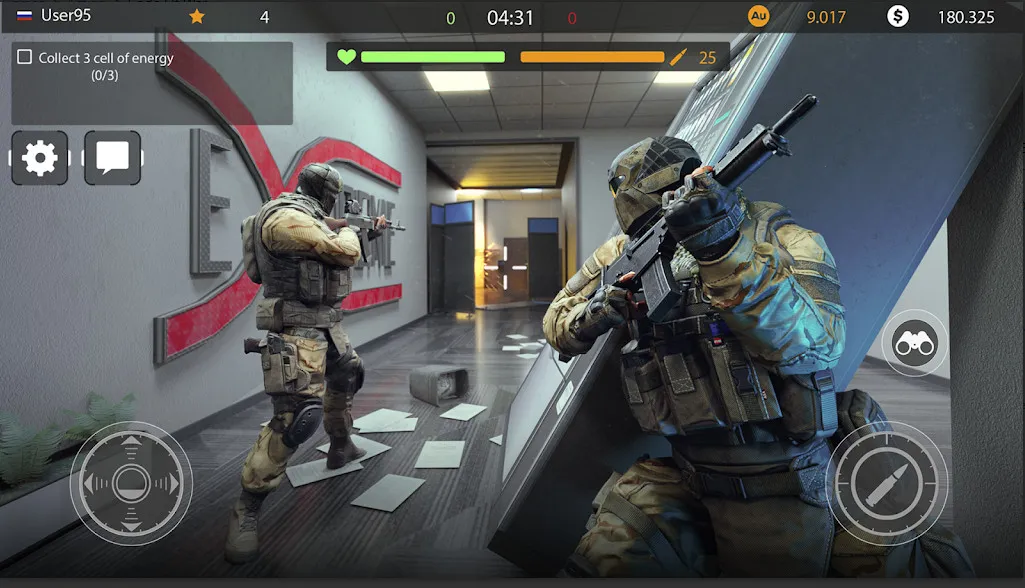Click the gold Au currency icon
The image size is (1025, 588).
point(759,16)
